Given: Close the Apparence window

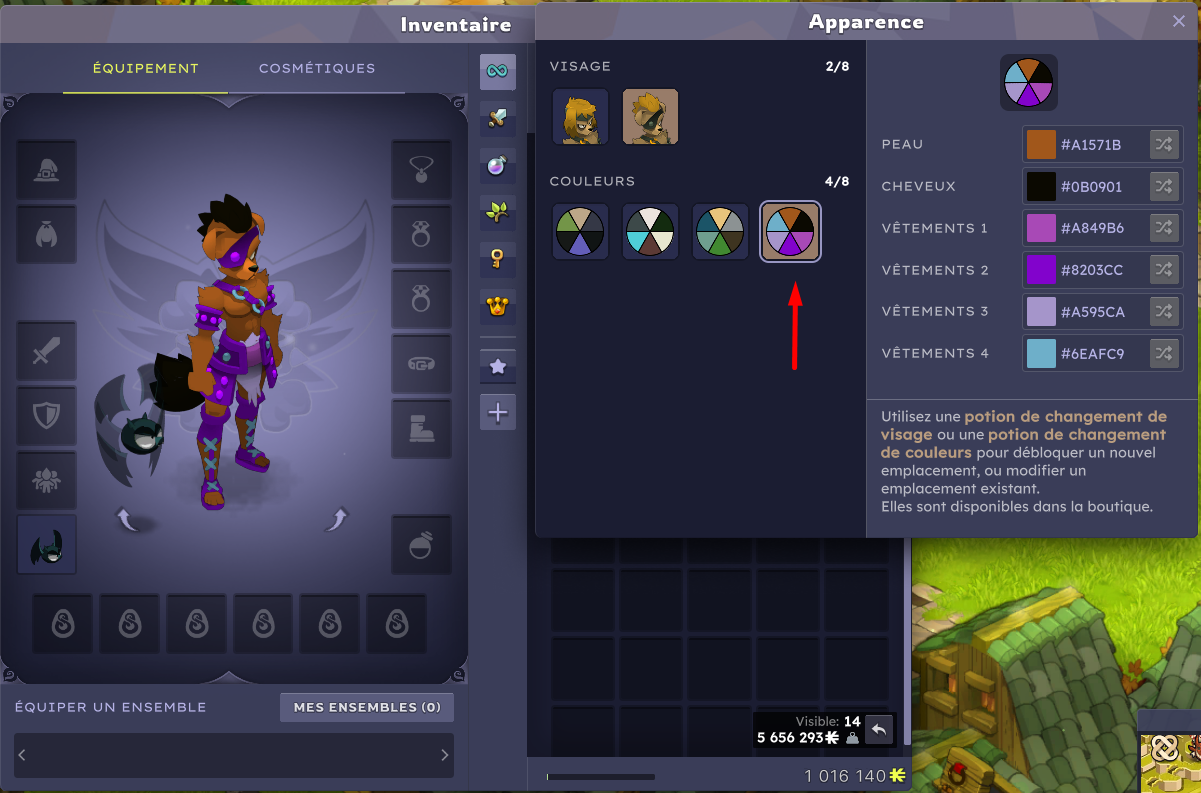Looking at the screenshot, I should [x=1179, y=21].
